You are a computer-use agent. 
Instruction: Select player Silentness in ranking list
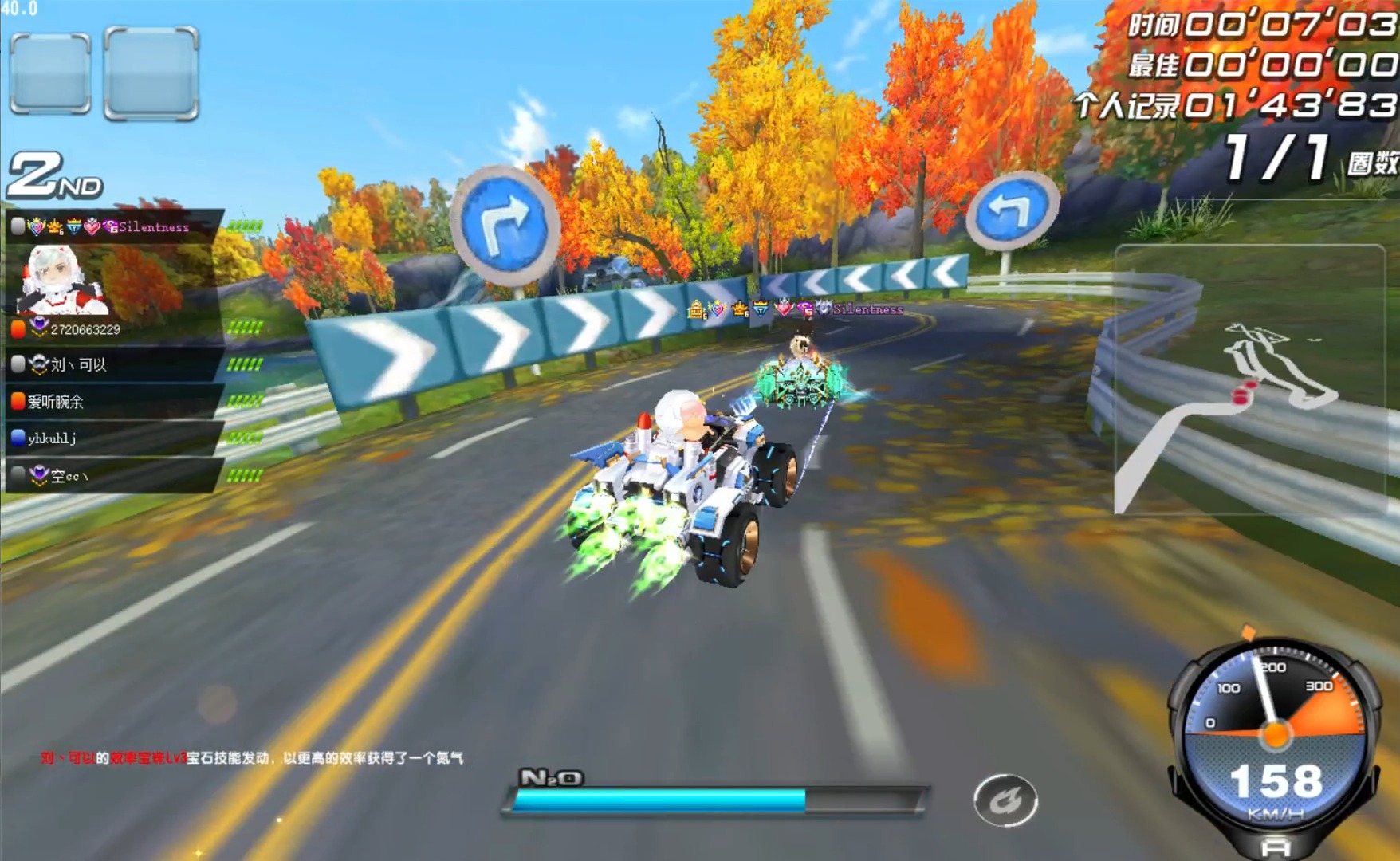pos(116,227)
